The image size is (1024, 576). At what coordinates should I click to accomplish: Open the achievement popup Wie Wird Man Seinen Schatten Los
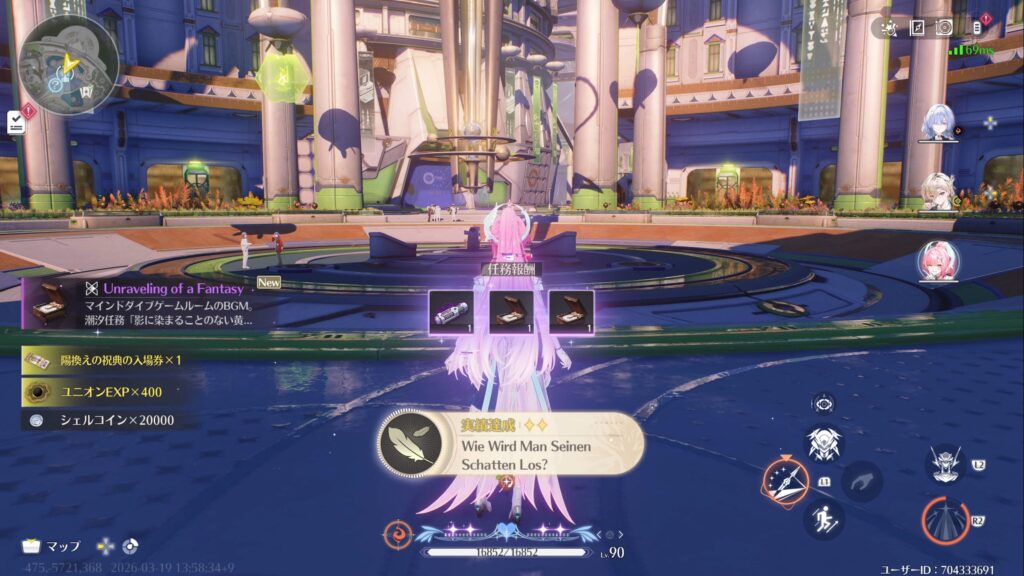pyautogui.click(x=510, y=443)
